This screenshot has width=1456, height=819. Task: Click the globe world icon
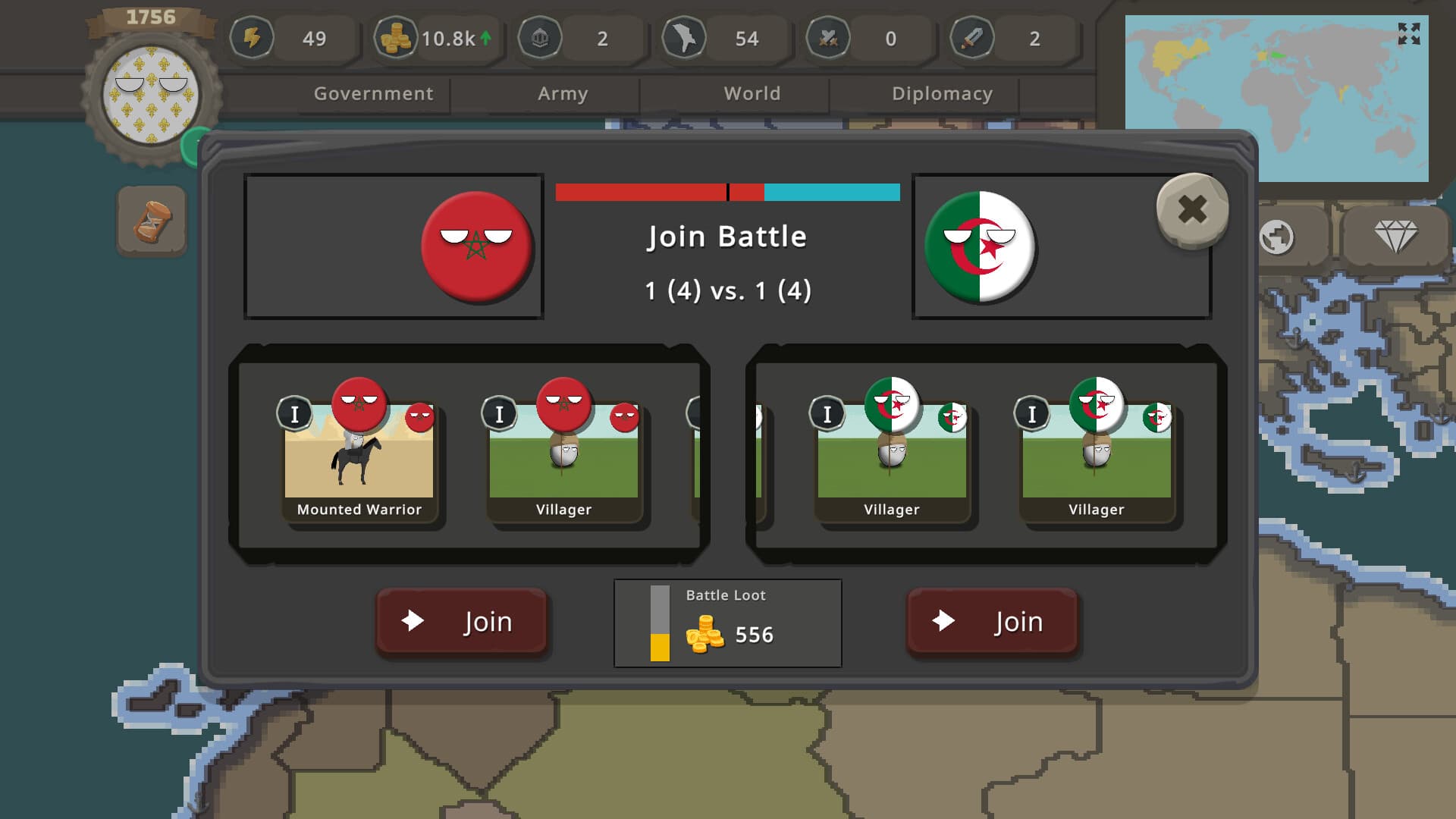point(1279,237)
